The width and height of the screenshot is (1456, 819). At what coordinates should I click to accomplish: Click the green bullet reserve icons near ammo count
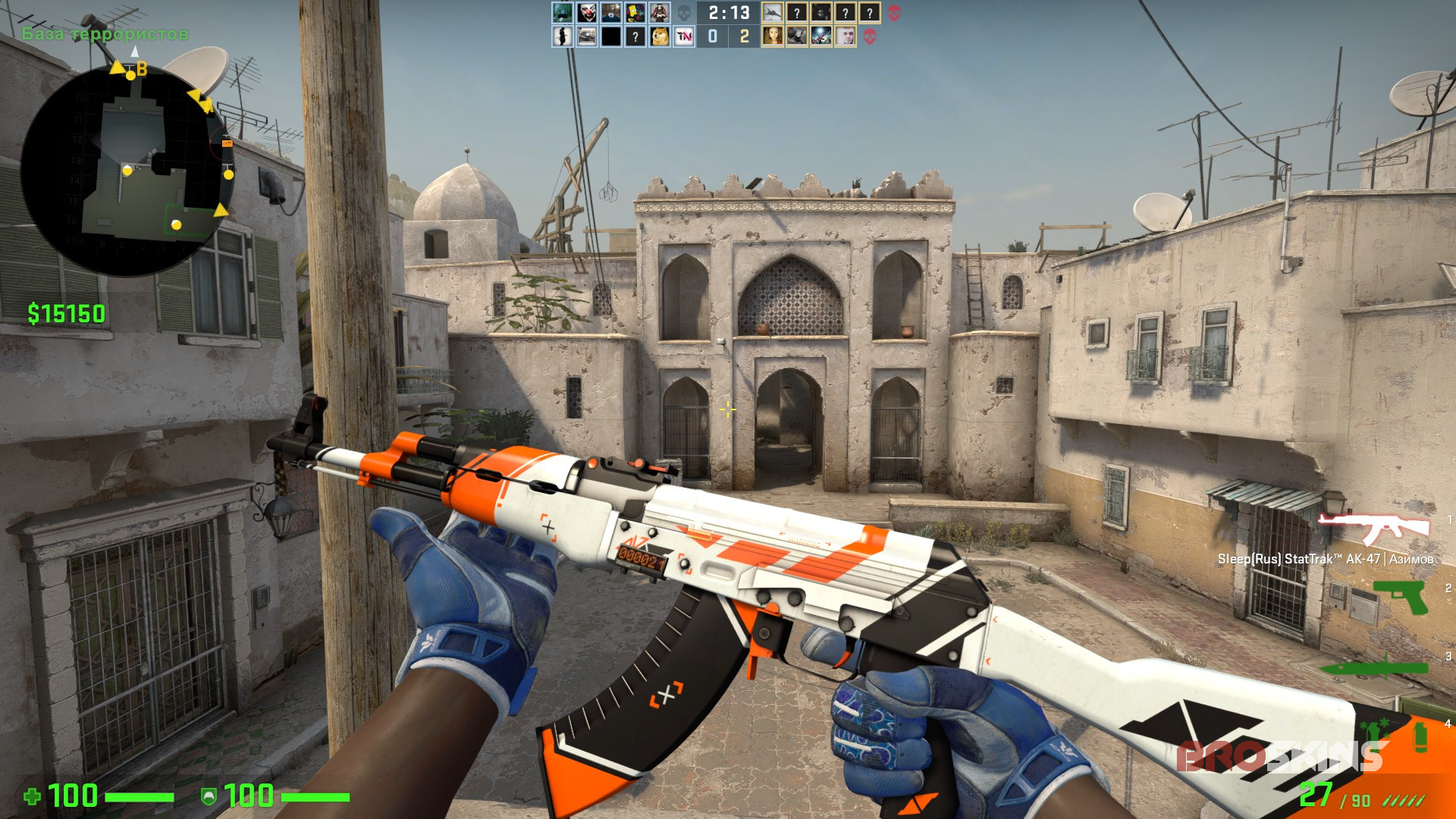click(1401, 801)
